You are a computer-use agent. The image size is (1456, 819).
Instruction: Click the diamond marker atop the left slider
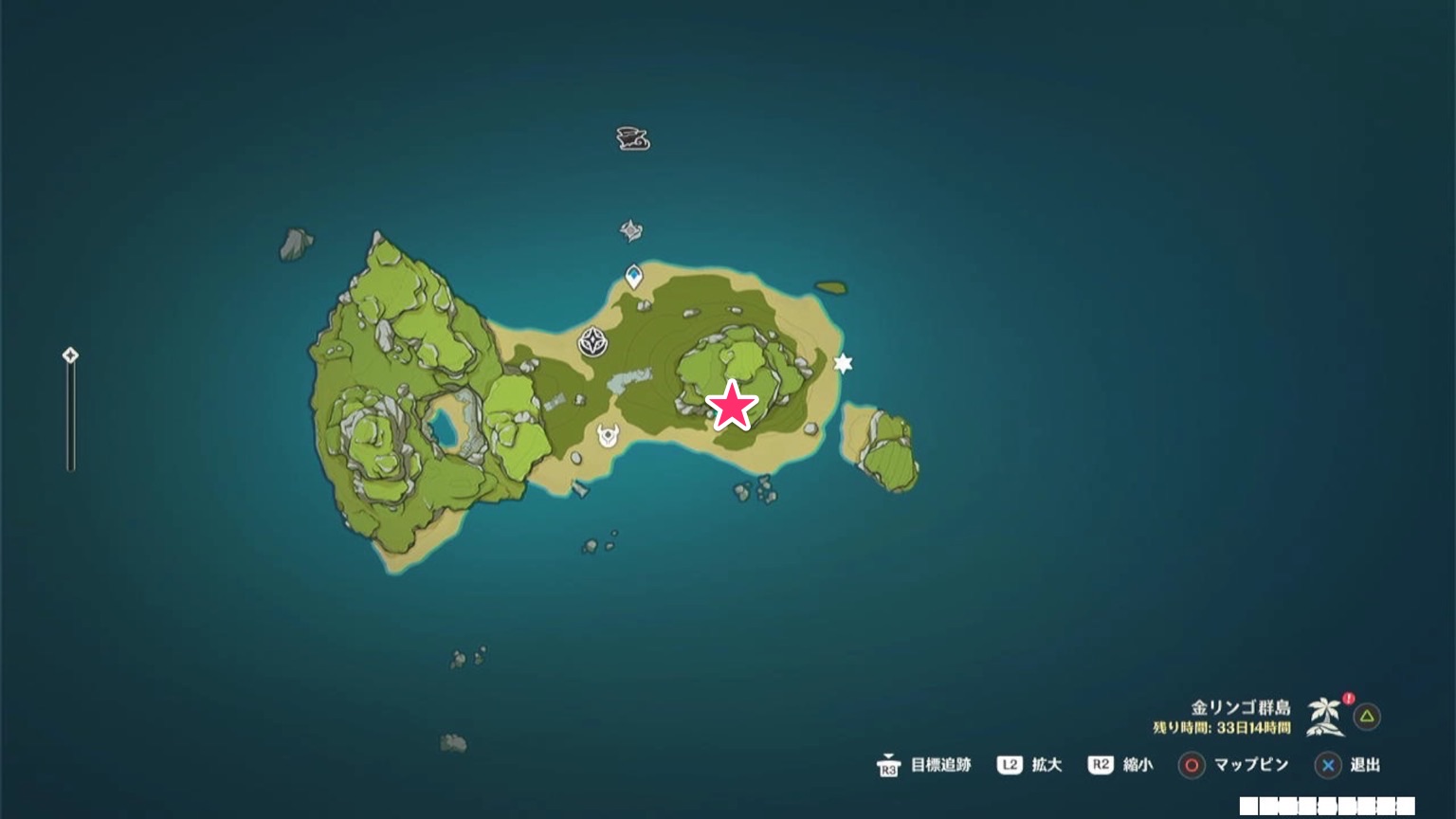click(x=71, y=355)
